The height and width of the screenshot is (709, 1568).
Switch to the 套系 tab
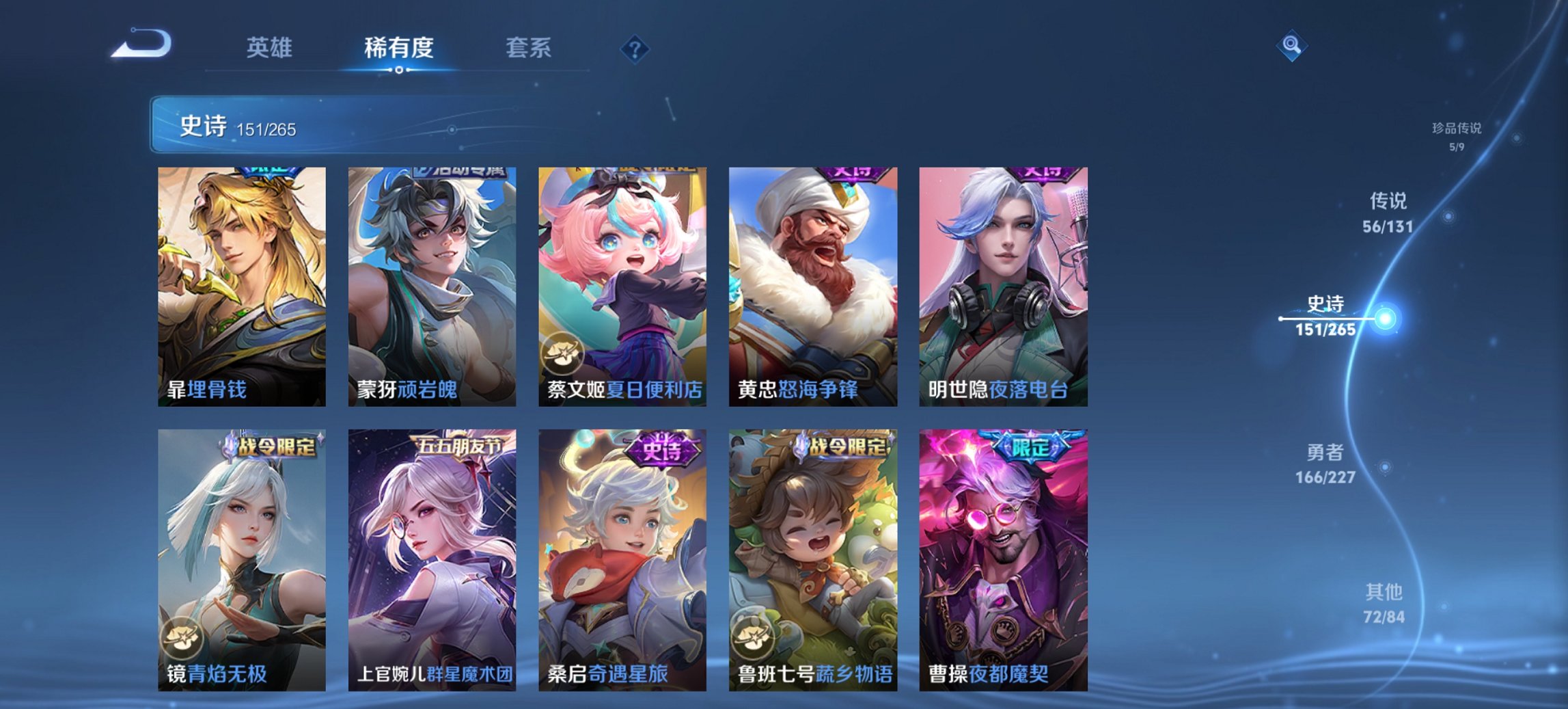pos(529,48)
